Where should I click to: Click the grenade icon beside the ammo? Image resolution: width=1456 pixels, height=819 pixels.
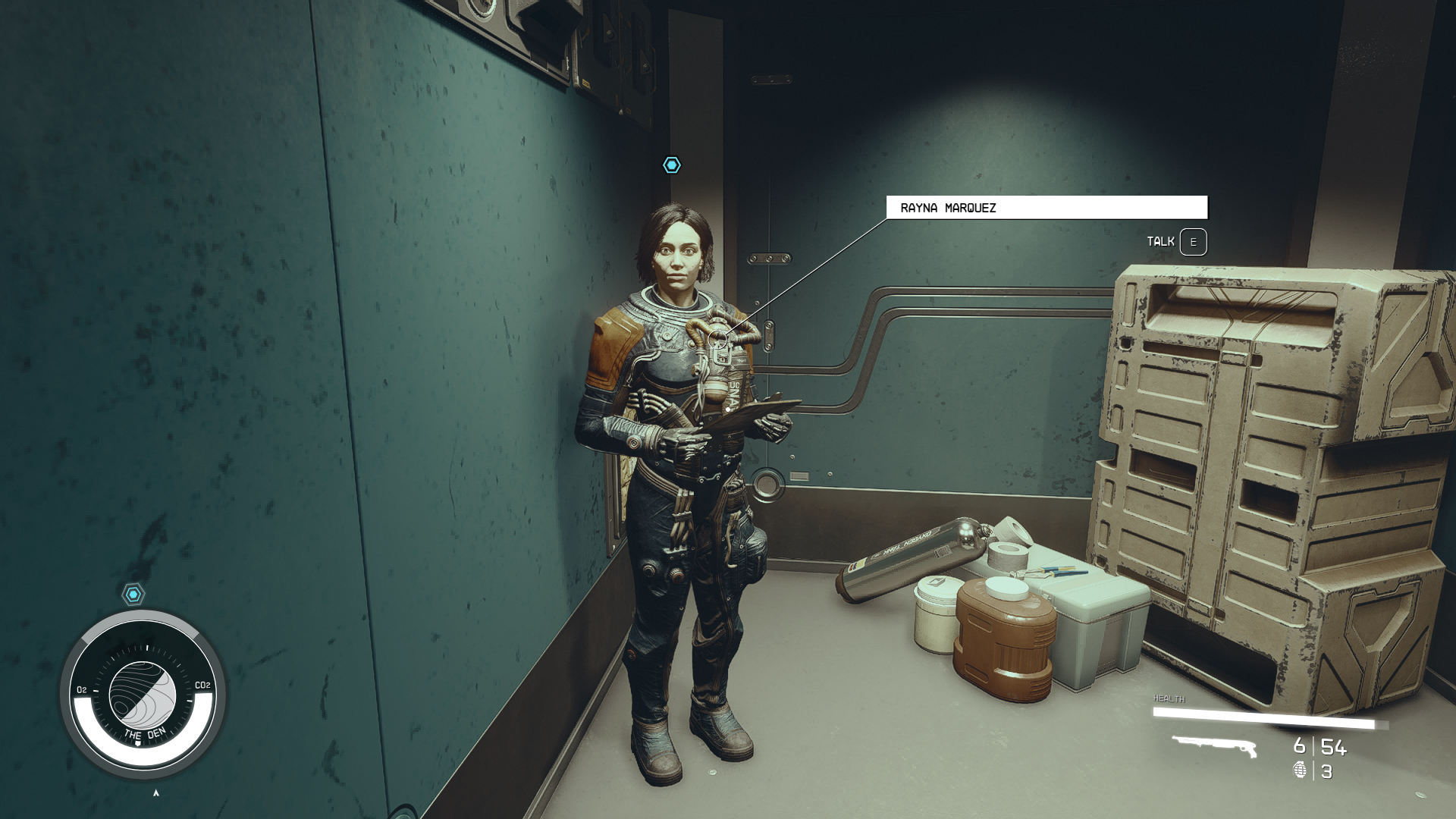tap(1300, 770)
